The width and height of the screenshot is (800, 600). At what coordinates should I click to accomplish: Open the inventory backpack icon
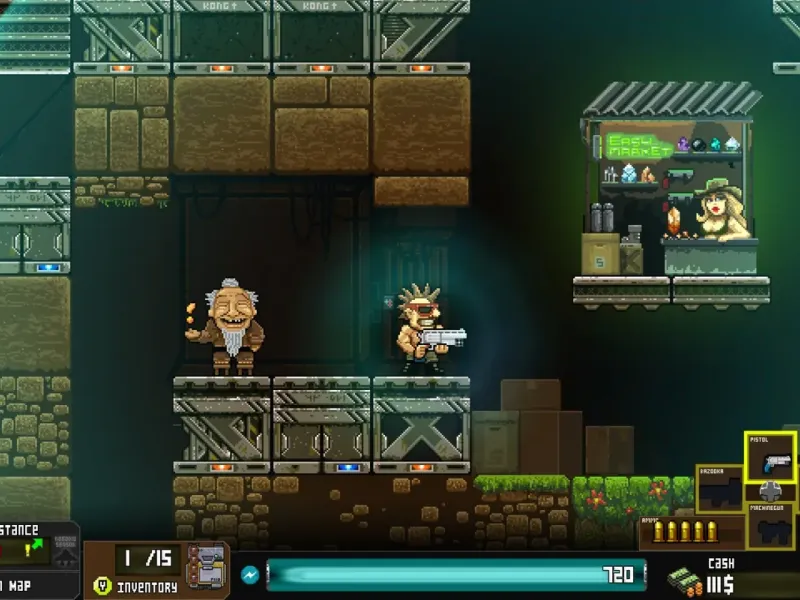tap(205, 567)
